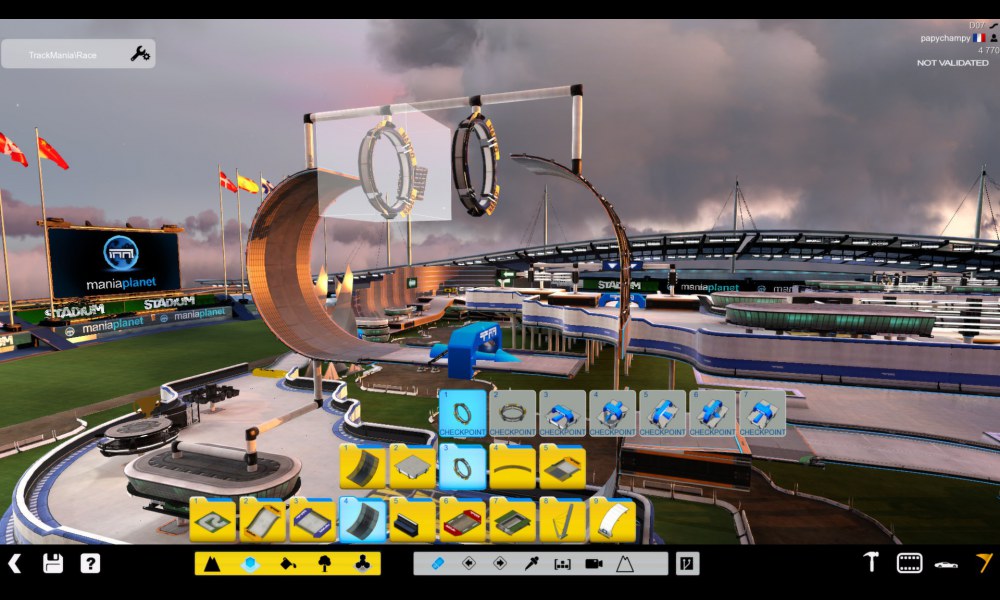The image size is (1000, 600).
Task: Click the back arrow button
Action: coord(15,563)
